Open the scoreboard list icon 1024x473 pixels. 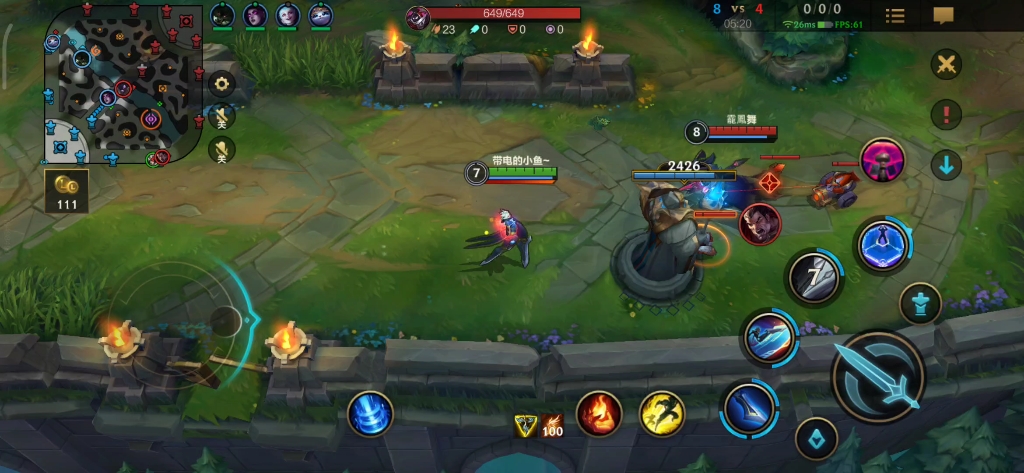(x=895, y=15)
